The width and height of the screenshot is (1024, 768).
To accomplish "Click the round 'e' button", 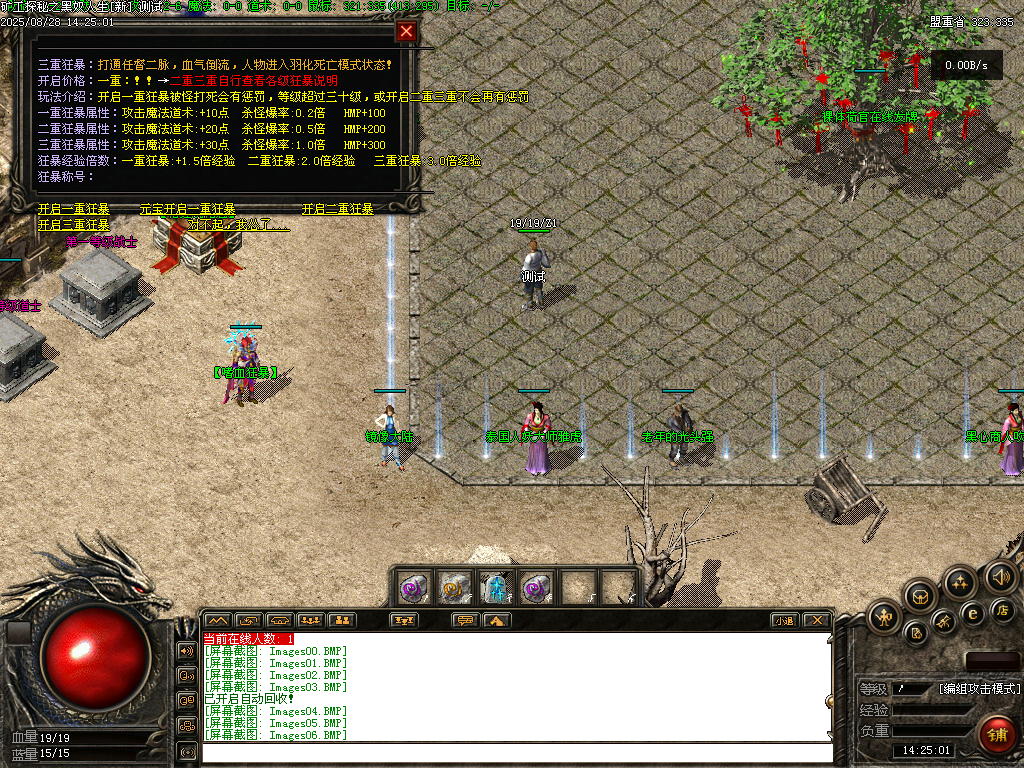I will pyautogui.click(x=971, y=613).
